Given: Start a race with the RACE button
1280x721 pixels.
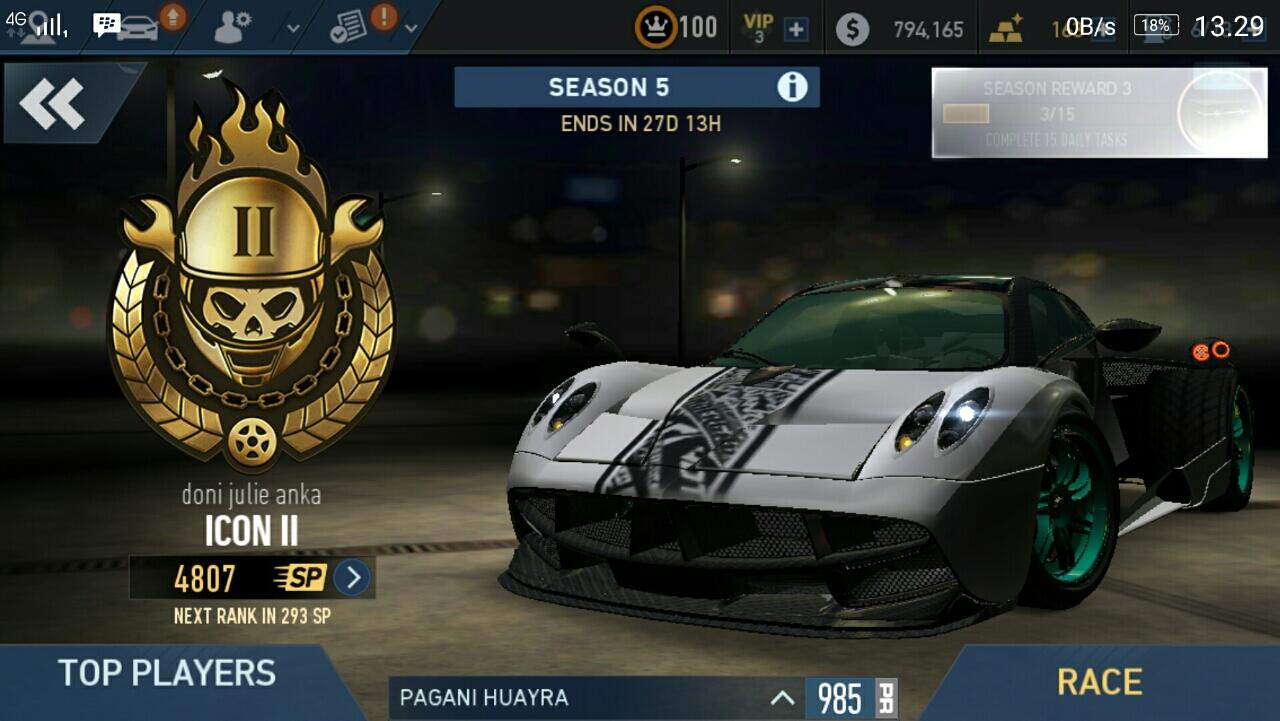Looking at the screenshot, I should (1099, 682).
